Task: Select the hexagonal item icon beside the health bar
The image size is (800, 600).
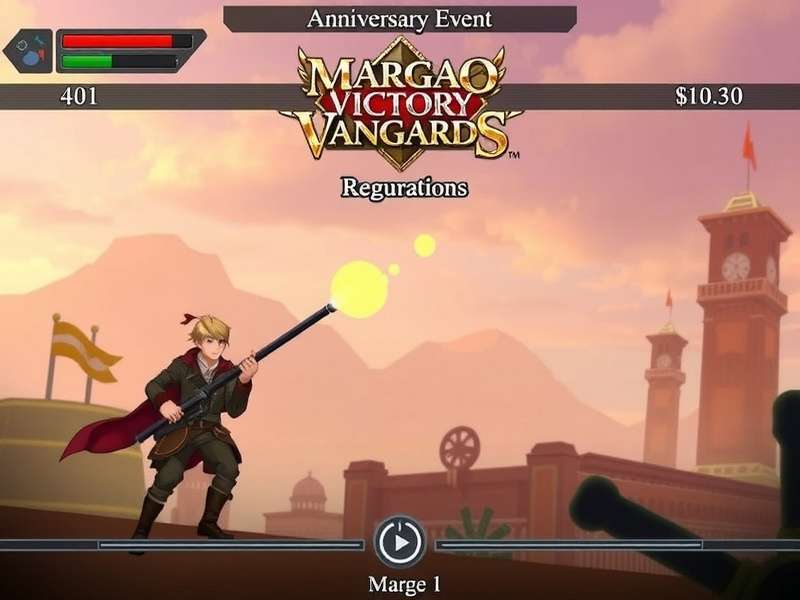Action: [27, 51]
